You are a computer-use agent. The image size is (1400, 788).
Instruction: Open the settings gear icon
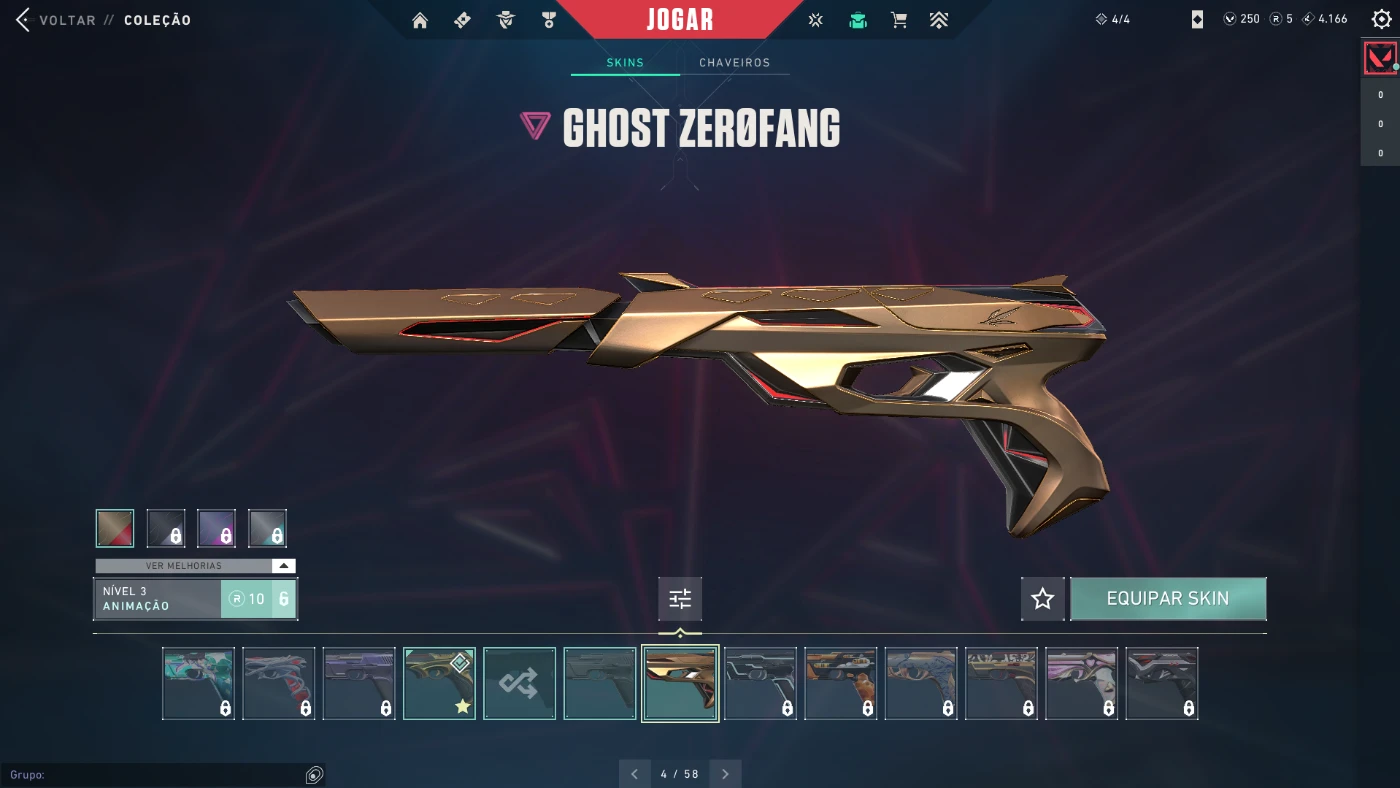[x=1381, y=20]
